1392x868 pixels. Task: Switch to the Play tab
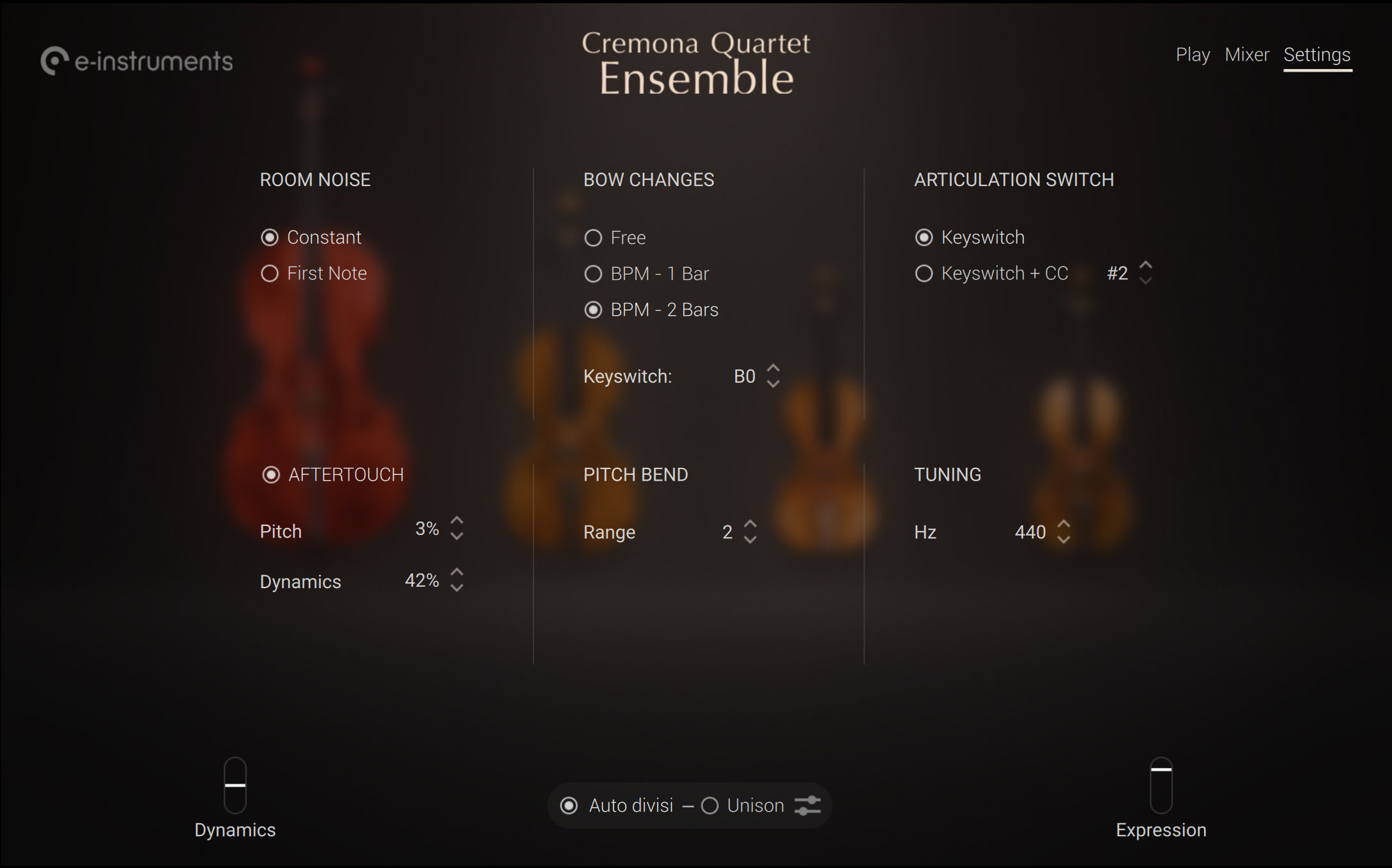[1193, 55]
